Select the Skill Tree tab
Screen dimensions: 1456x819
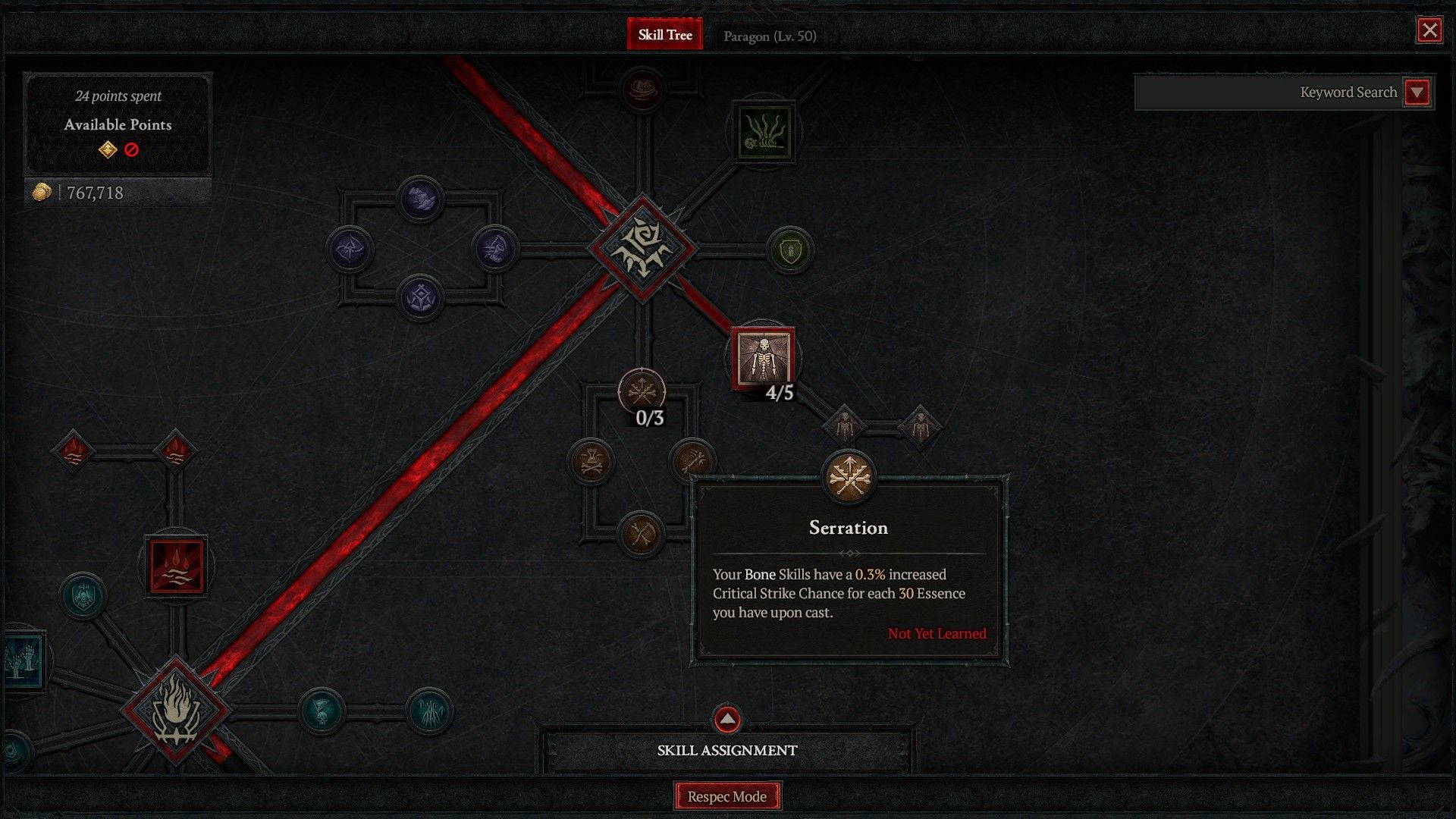coord(665,34)
